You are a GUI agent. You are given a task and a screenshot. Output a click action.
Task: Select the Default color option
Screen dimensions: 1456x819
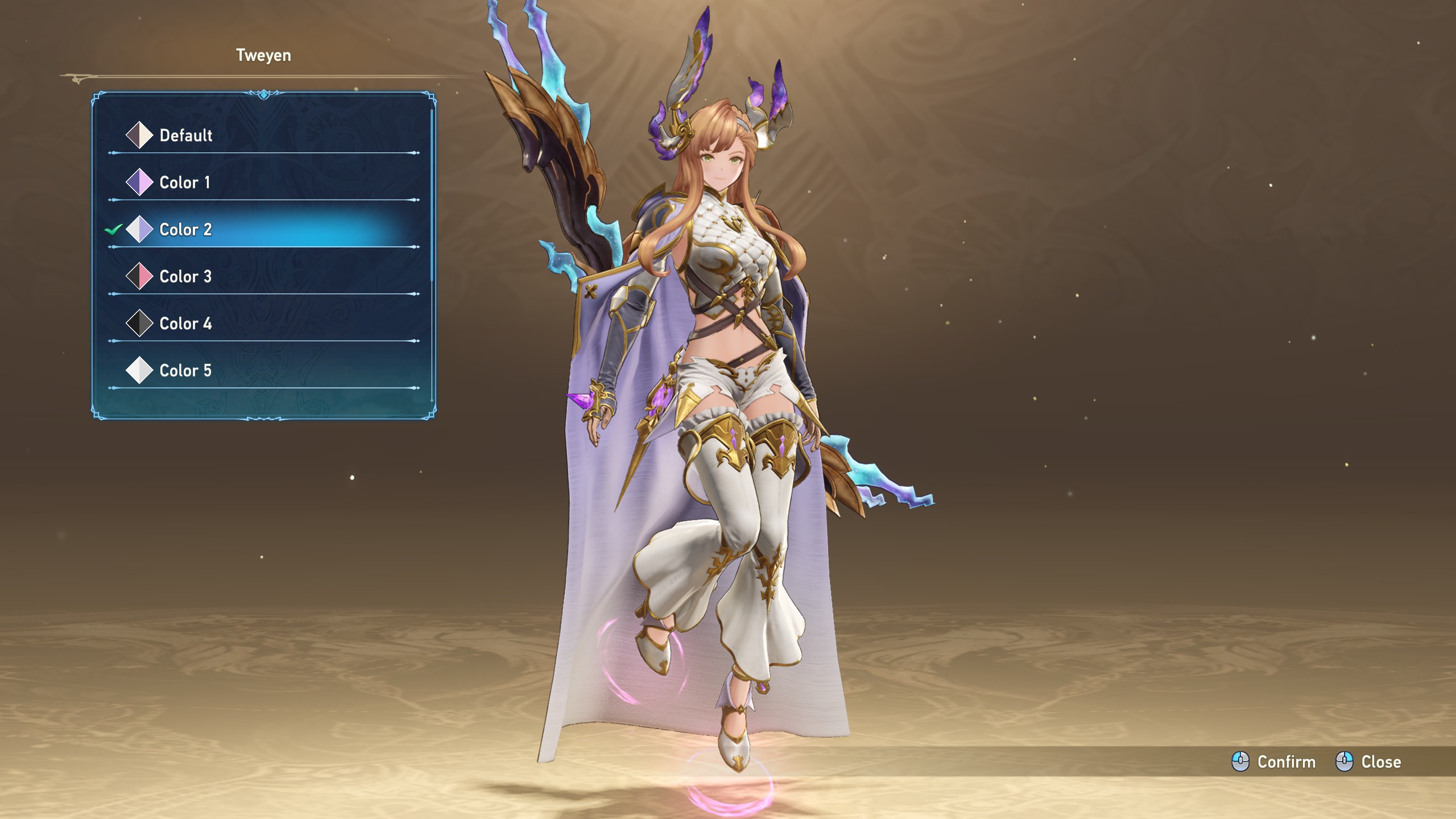click(x=185, y=135)
